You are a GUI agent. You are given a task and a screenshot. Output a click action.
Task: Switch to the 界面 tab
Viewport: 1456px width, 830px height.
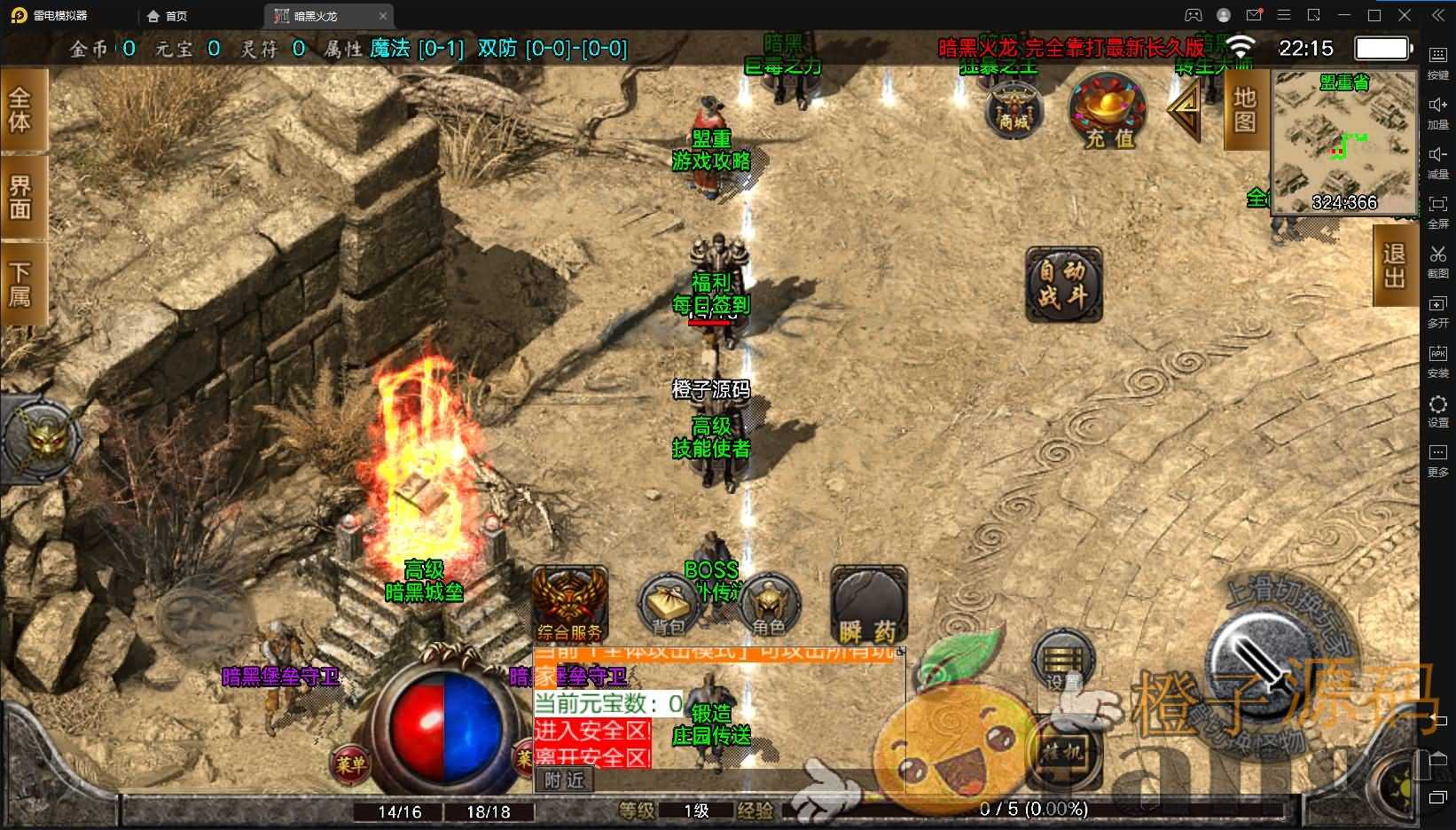pyautogui.click(x=21, y=197)
